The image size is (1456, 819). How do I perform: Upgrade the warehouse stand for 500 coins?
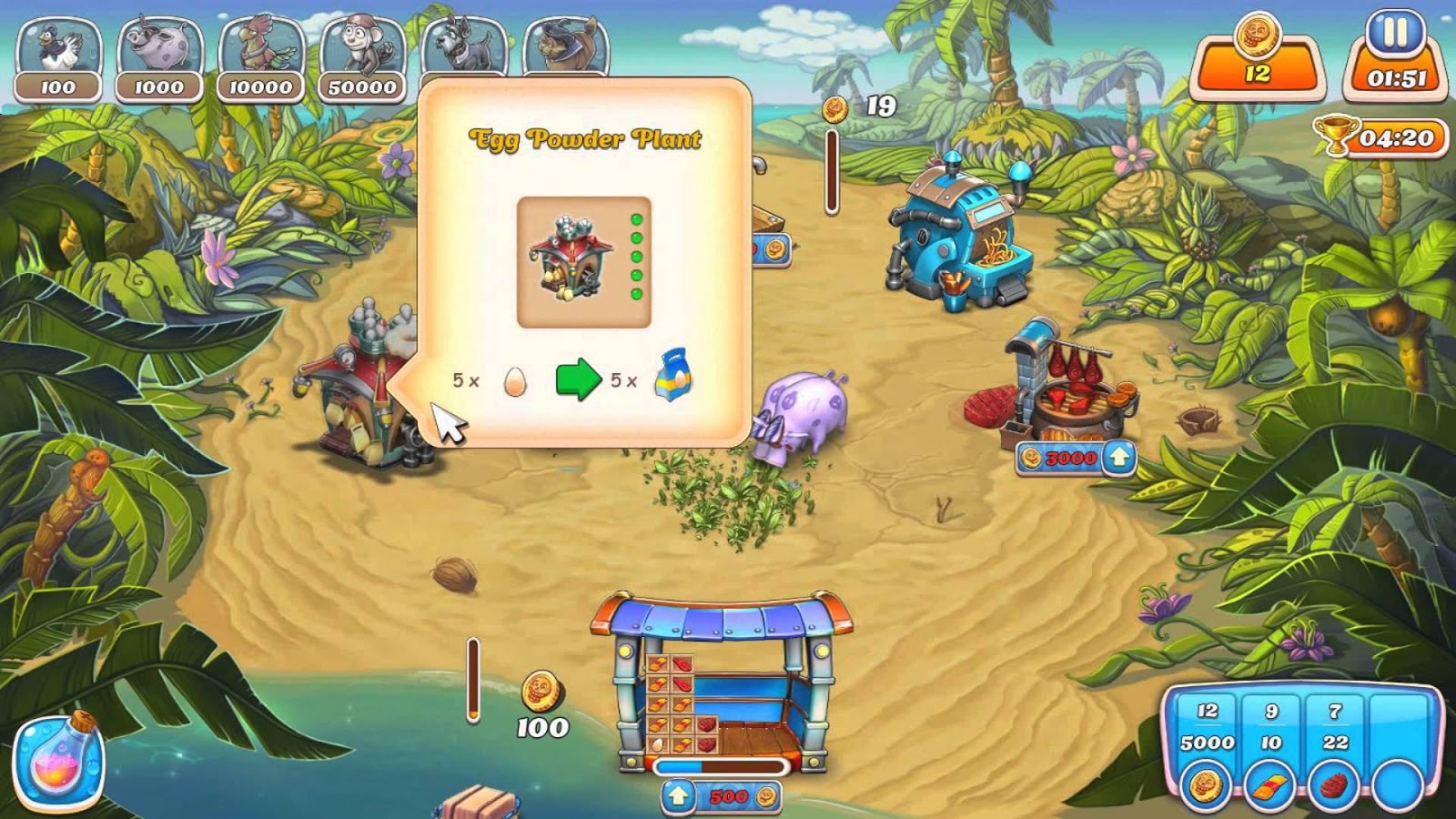coord(722,795)
